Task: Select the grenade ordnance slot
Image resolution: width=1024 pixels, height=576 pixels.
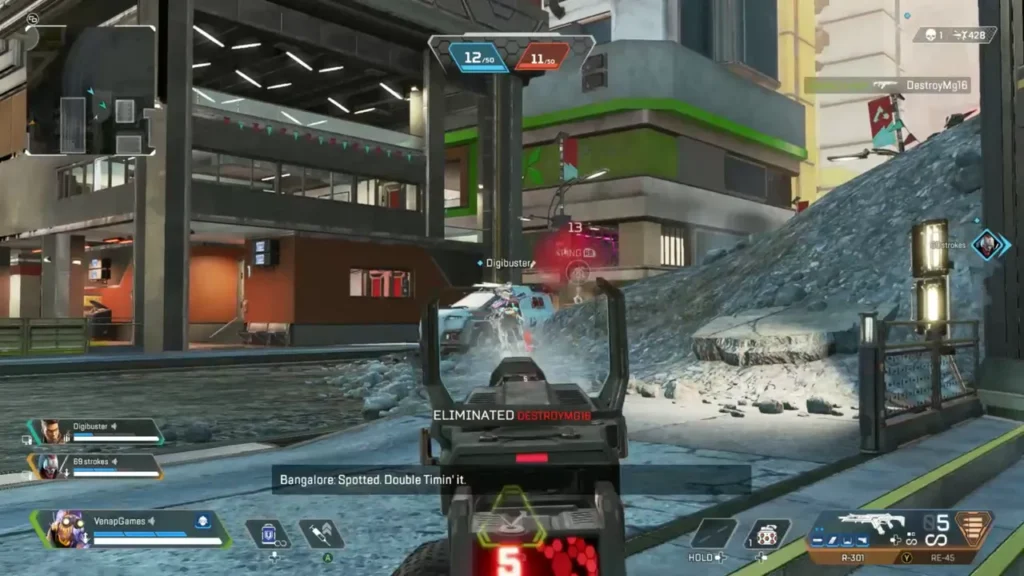Action: [768, 533]
